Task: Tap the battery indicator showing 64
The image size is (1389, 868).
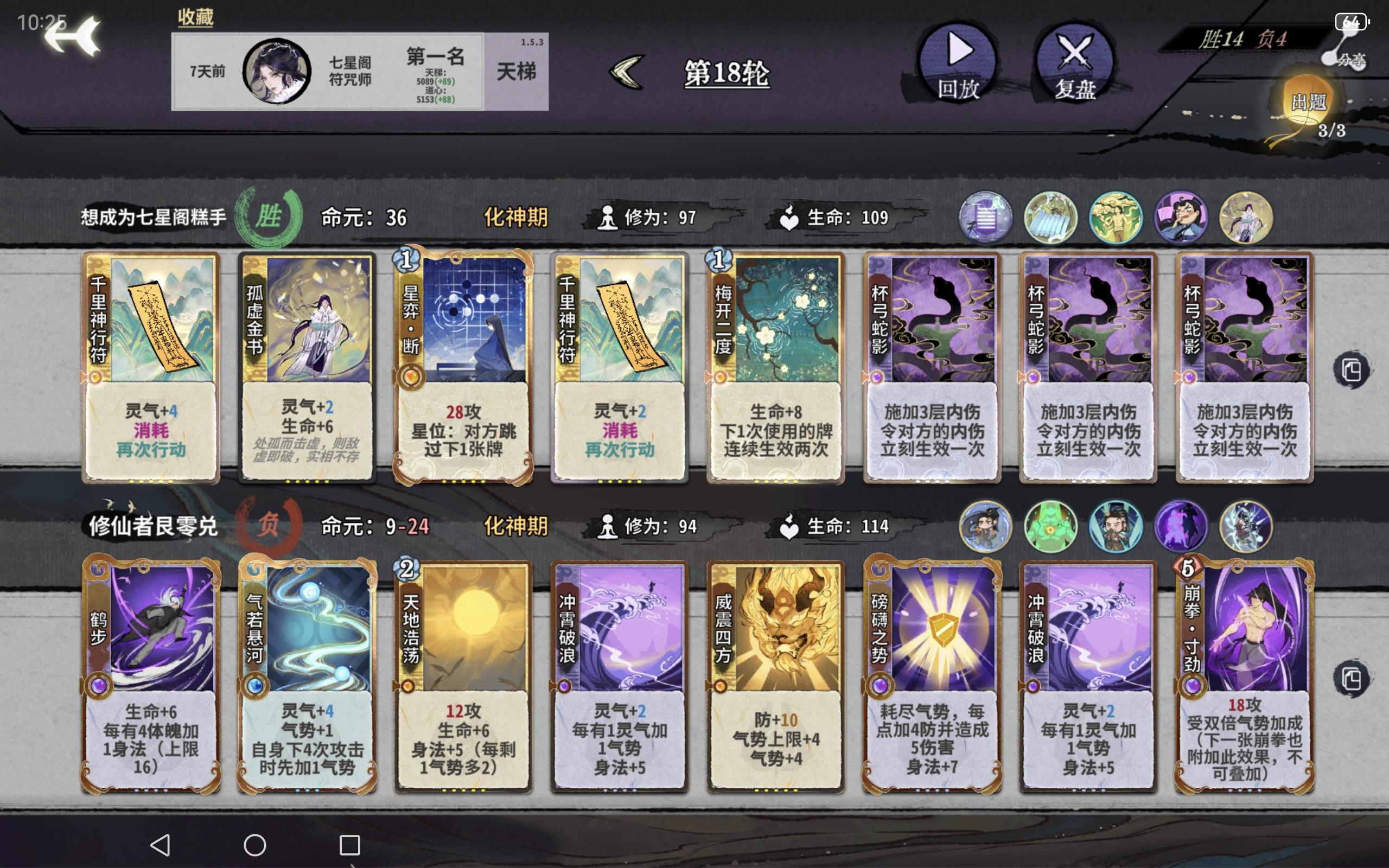Action: click(x=1352, y=22)
